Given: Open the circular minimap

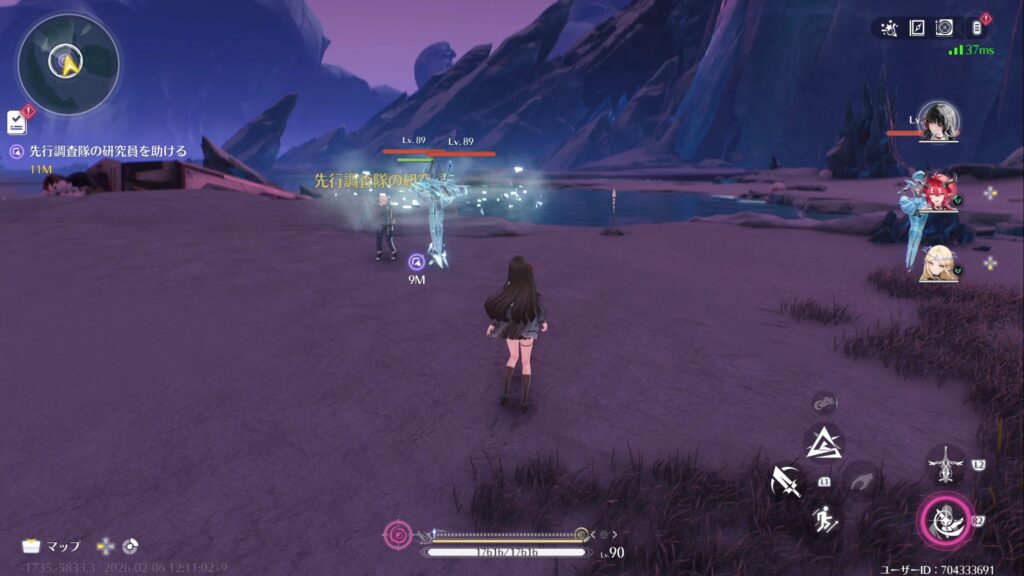Looking at the screenshot, I should coord(68,64).
